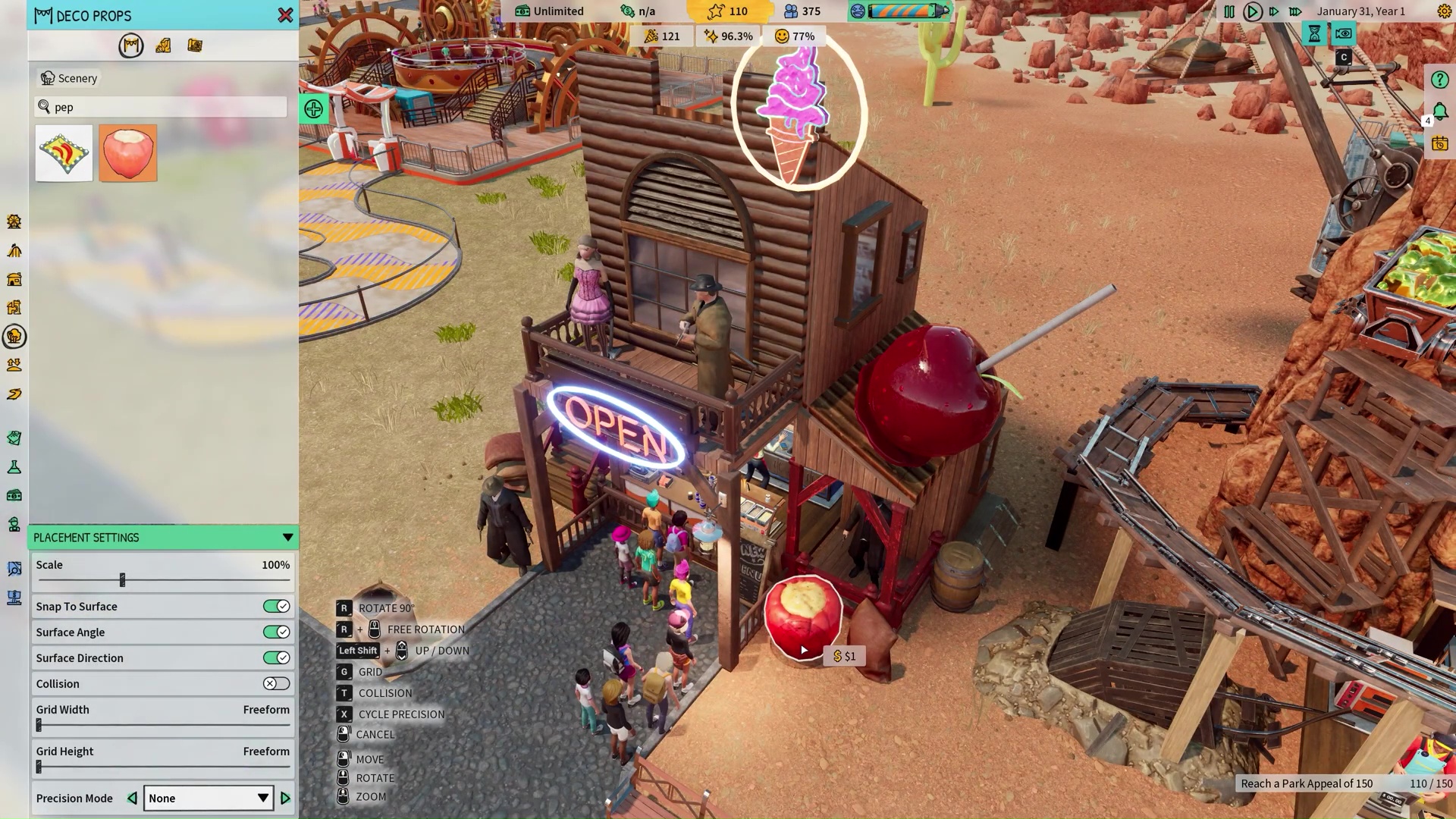Select the patterned tile prop thumbnail
This screenshot has width=1456, height=819.
64,153
